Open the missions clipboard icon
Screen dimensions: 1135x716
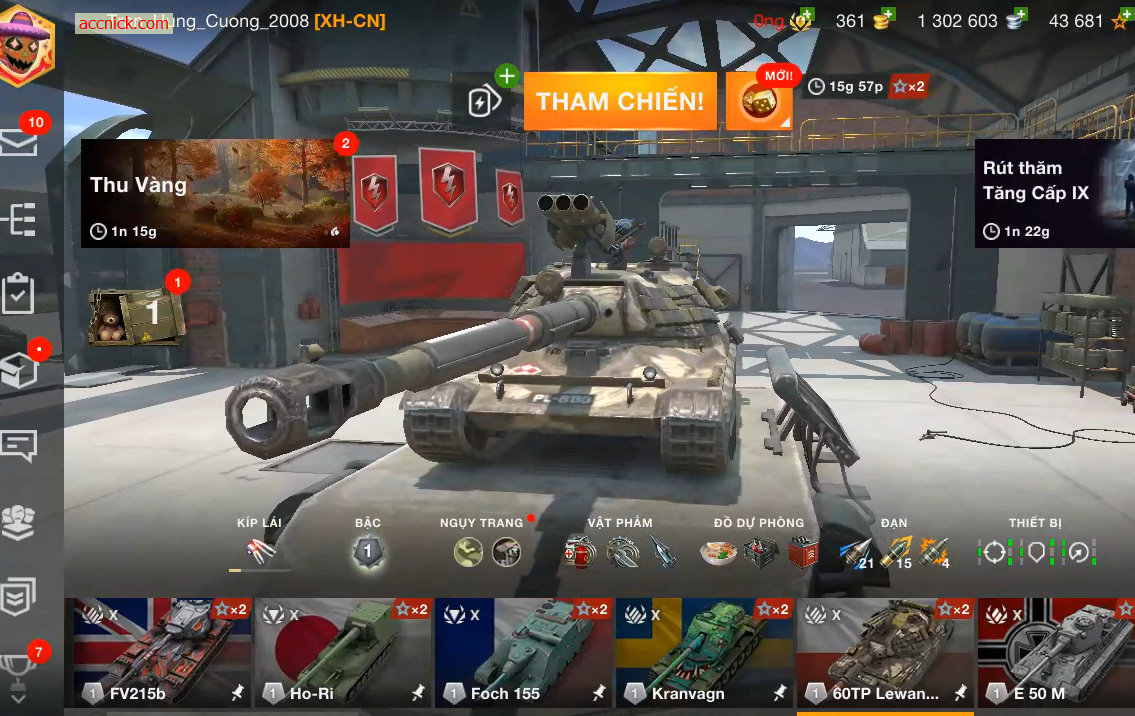click(19, 293)
